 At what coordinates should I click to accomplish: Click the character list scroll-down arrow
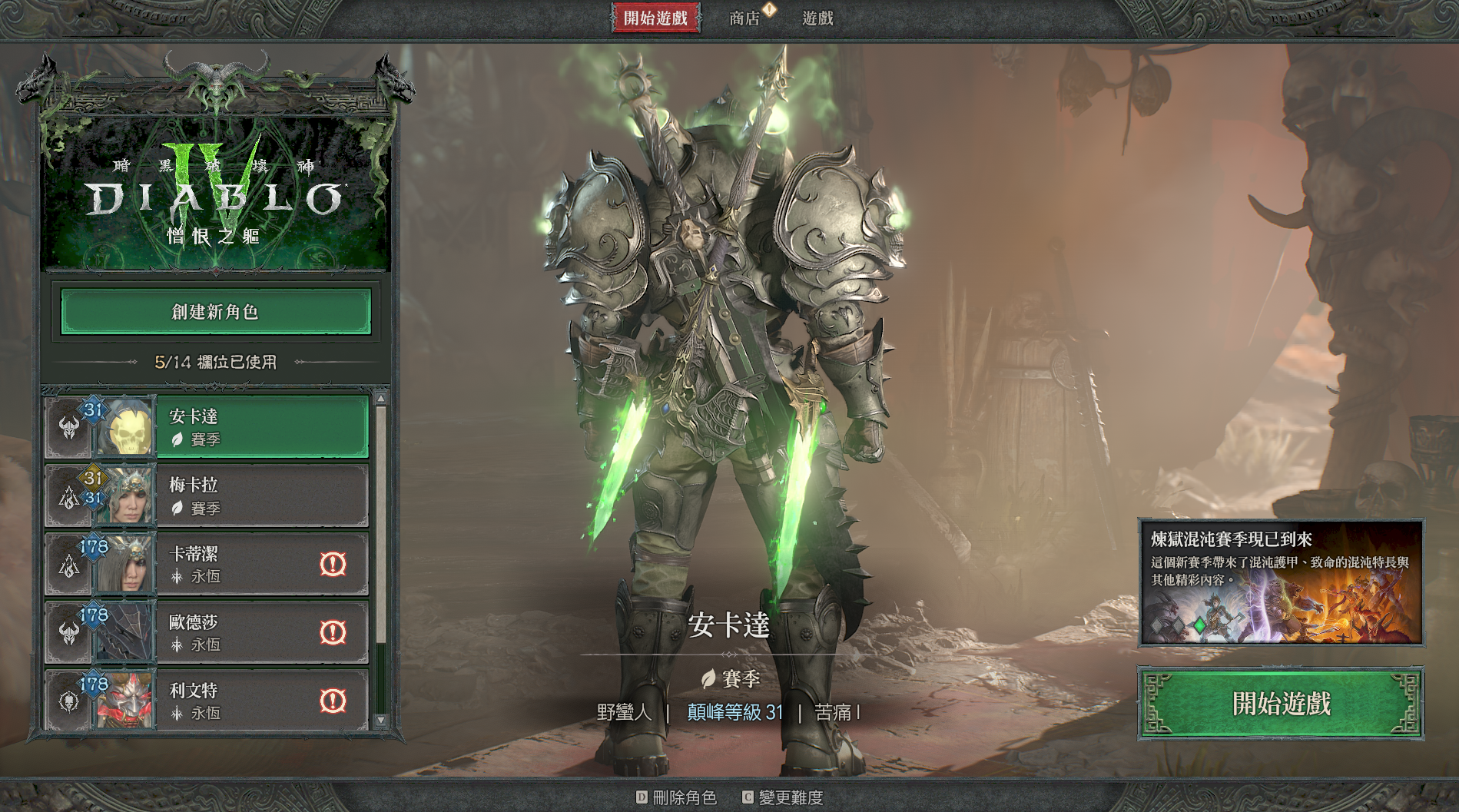coord(381,721)
